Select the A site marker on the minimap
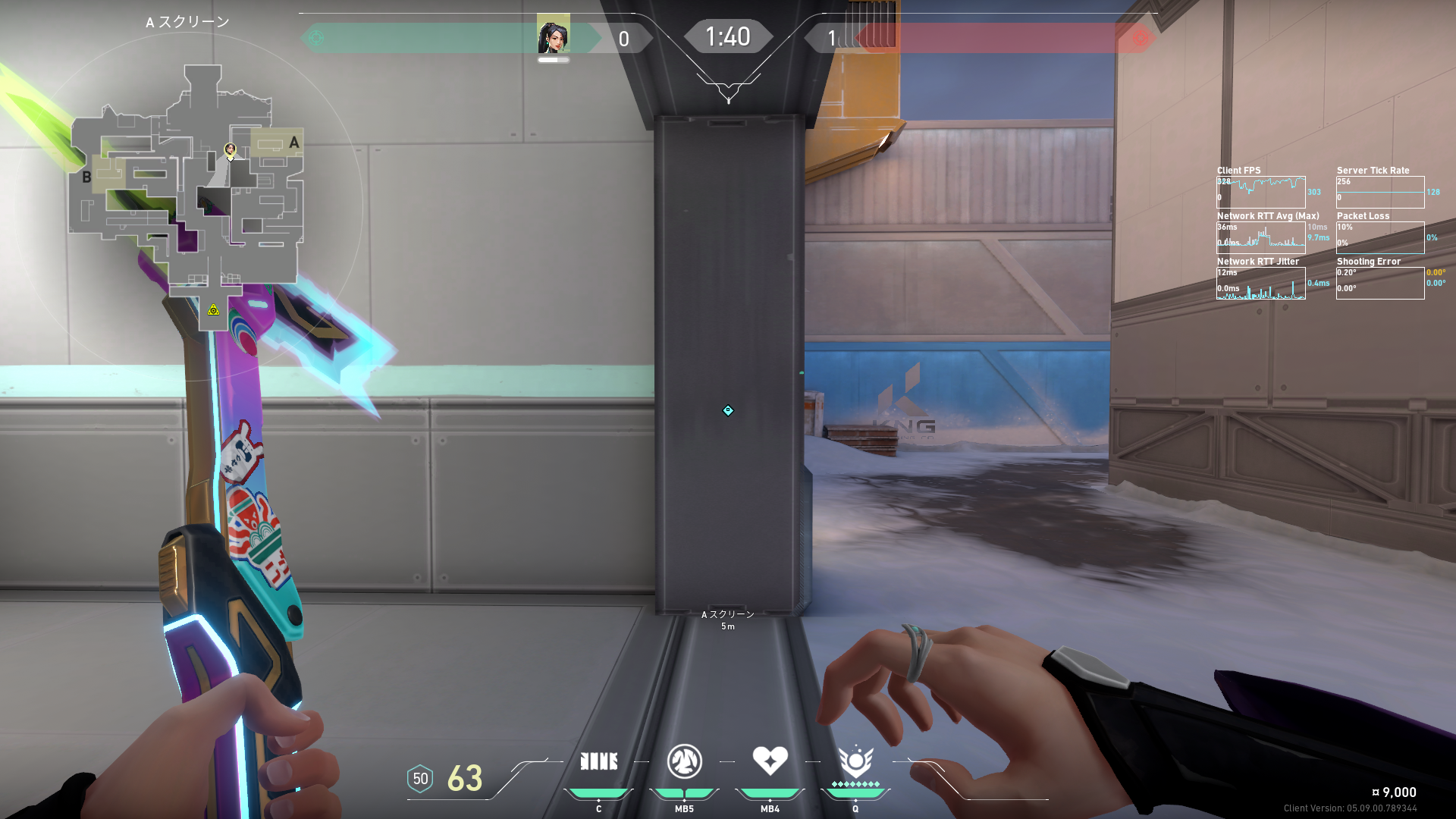The width and height of the screenshot is (1456, 819). coord(294,143)
